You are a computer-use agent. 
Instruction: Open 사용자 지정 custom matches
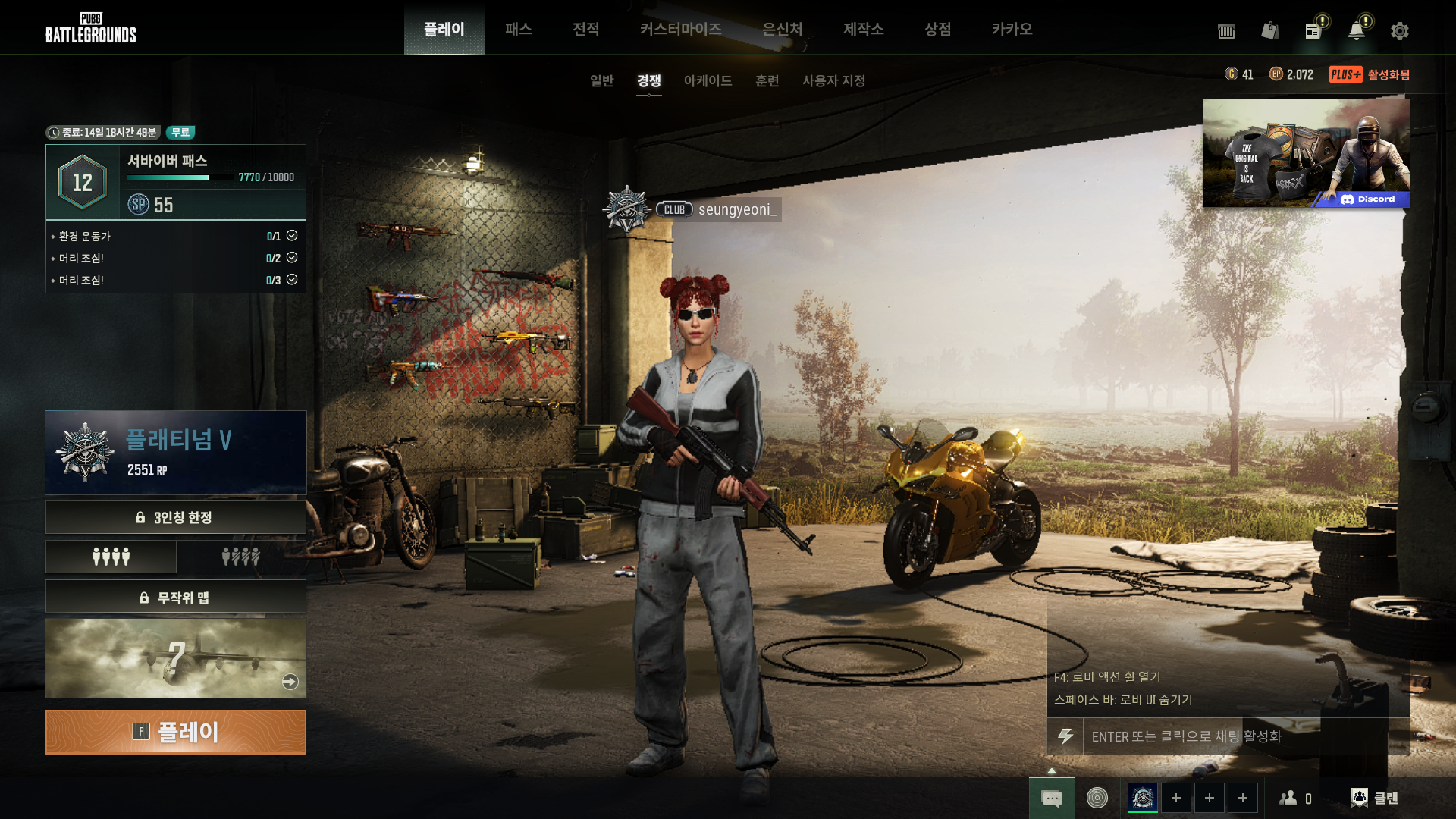point(833,80)
